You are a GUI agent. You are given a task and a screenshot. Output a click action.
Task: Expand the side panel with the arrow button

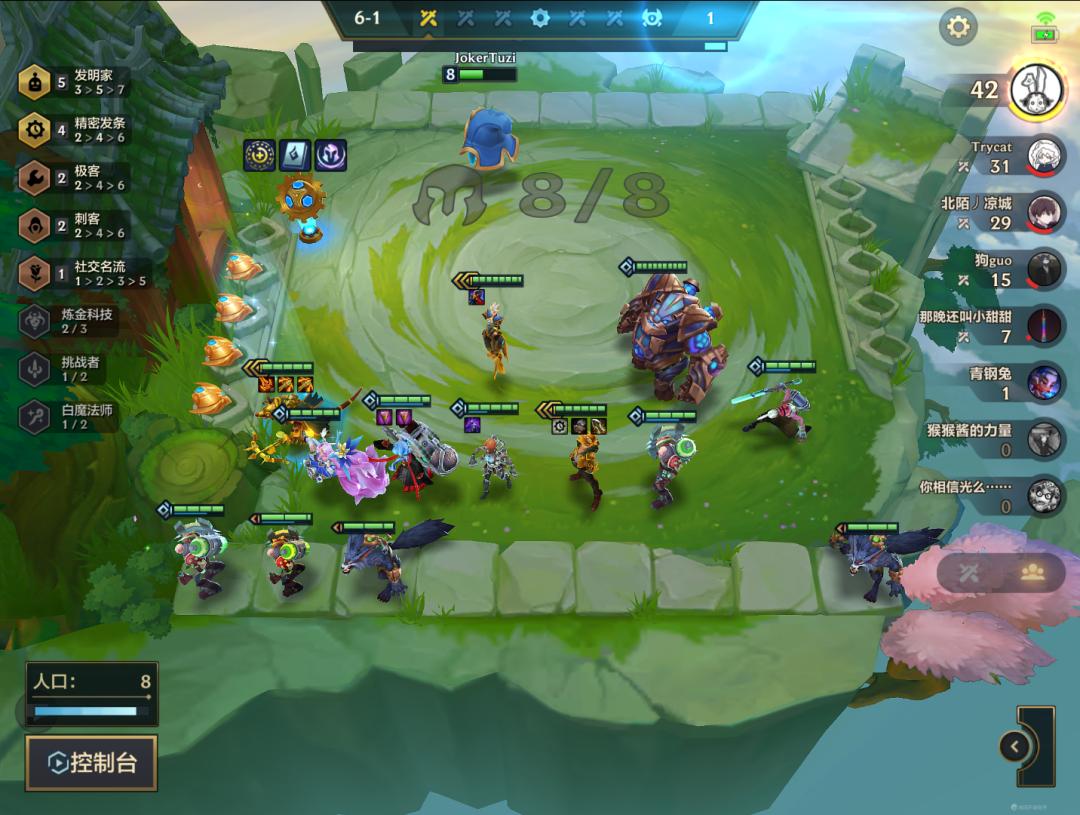tap(1014, 746)
